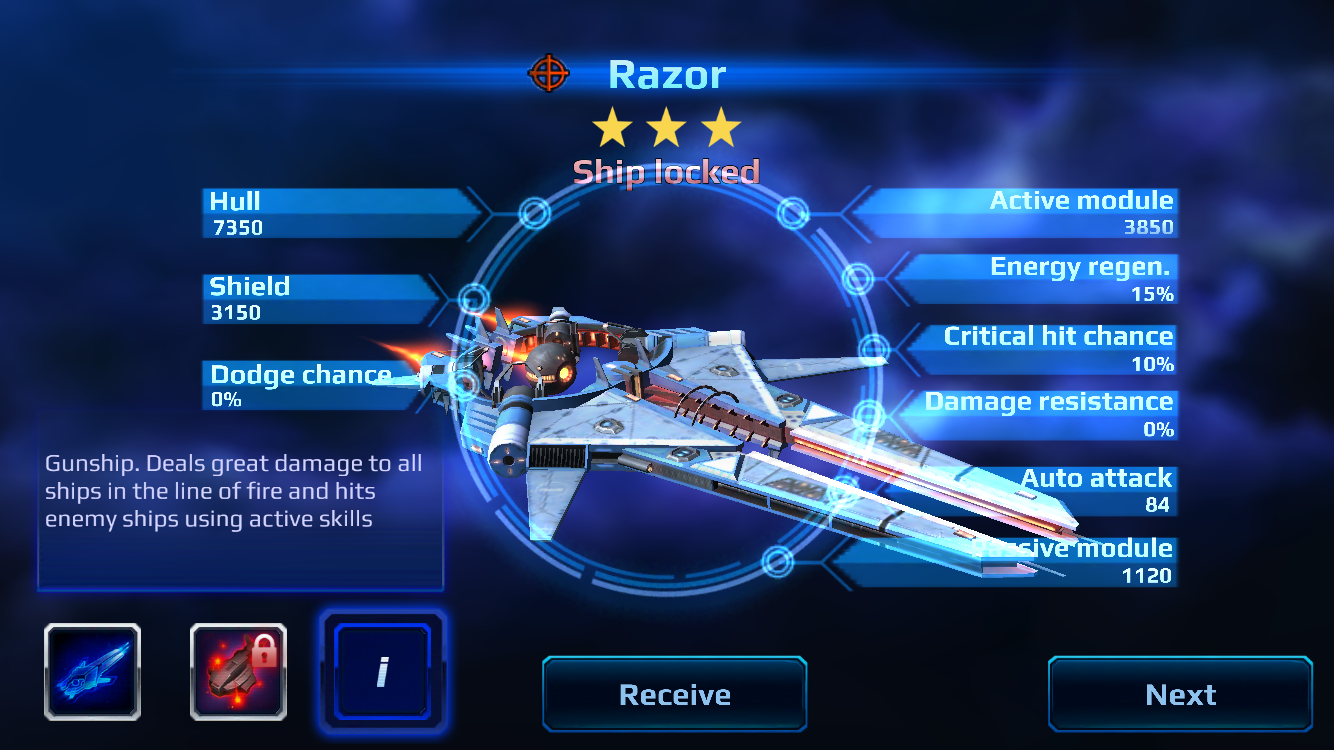This screenshot has height=750, width=1334.
Task: Open the info 'i' tab
Action: coord(382,671)
